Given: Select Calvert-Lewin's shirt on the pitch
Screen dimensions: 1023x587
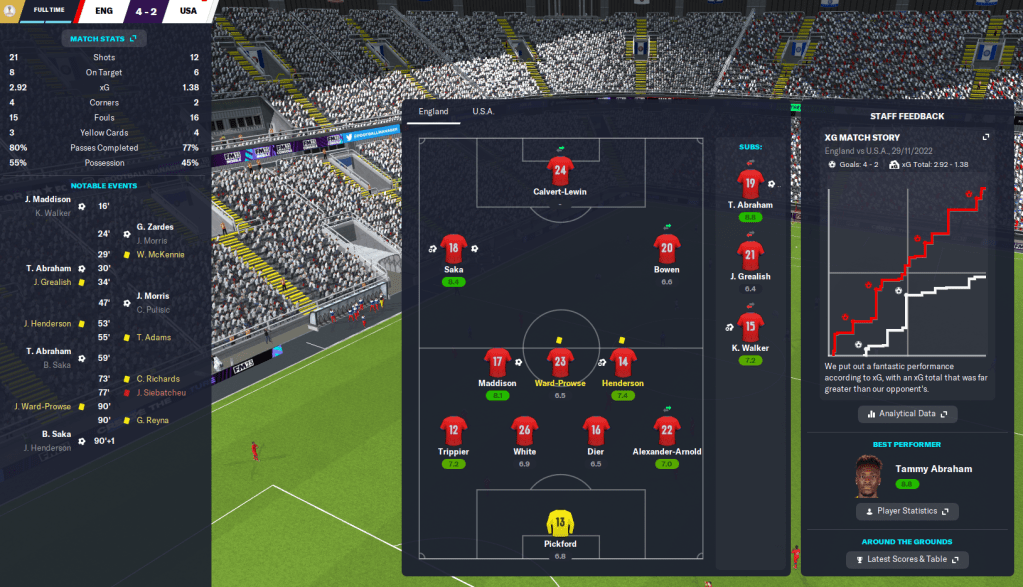Looking at the screenshot, I should [559, 170].
